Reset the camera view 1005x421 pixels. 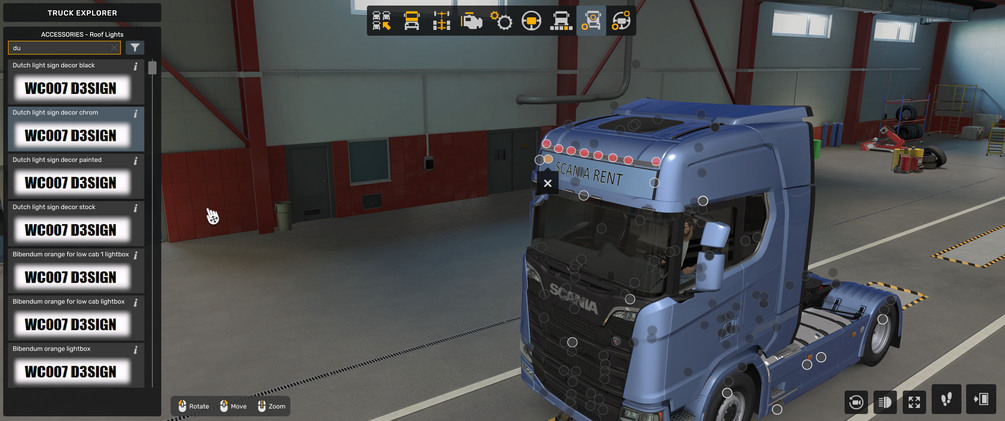coord(856,402)
